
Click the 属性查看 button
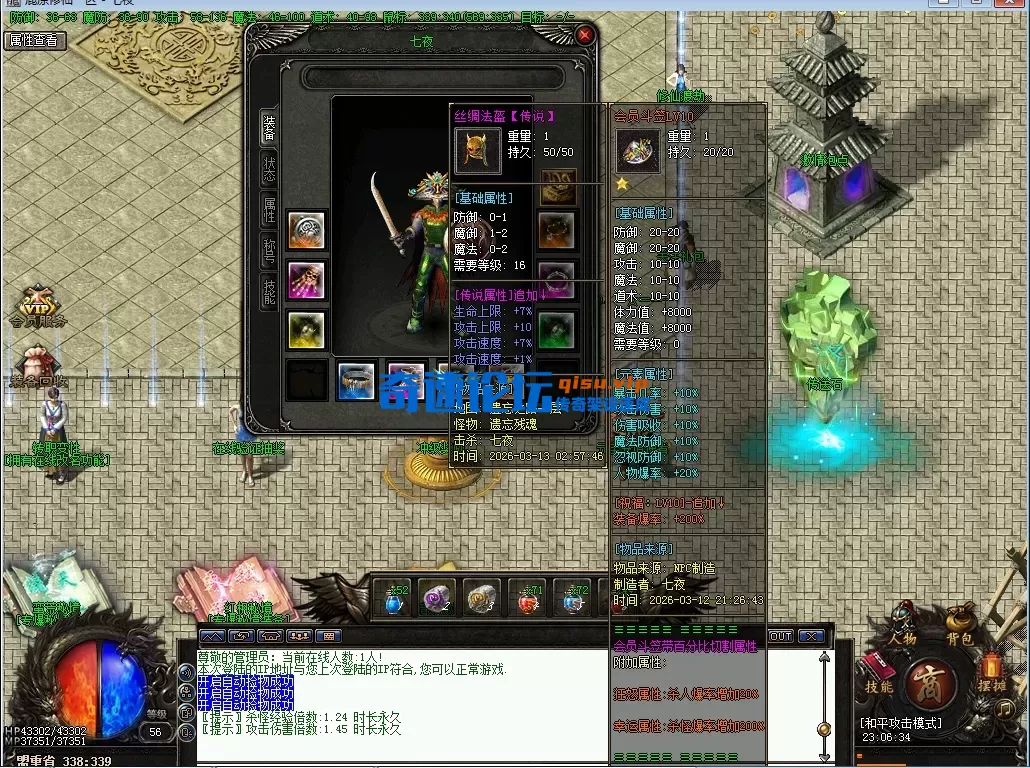(x=34, y=41)
